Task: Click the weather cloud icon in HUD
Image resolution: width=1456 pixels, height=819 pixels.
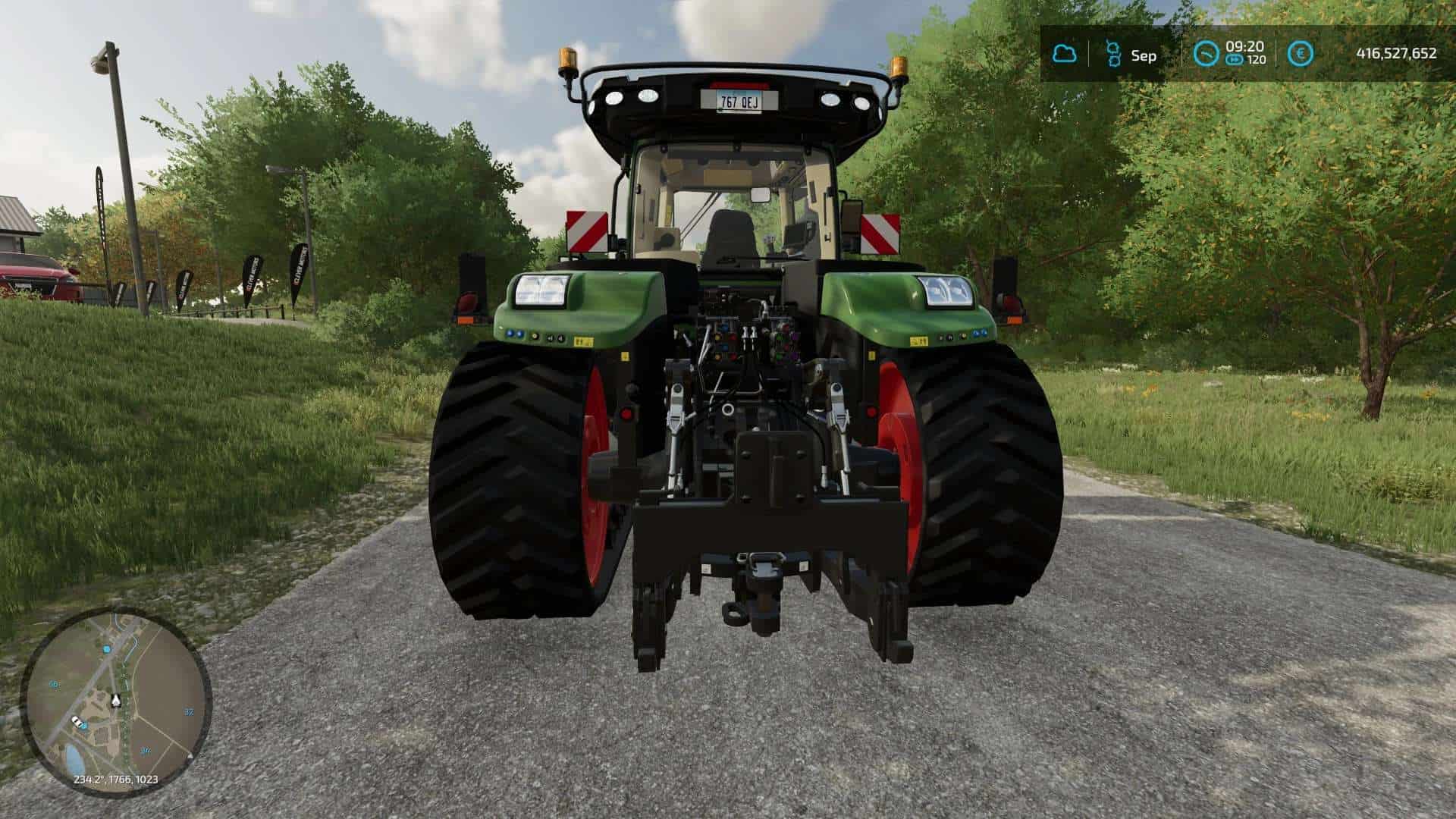Action: click(x=1065, y=53)
